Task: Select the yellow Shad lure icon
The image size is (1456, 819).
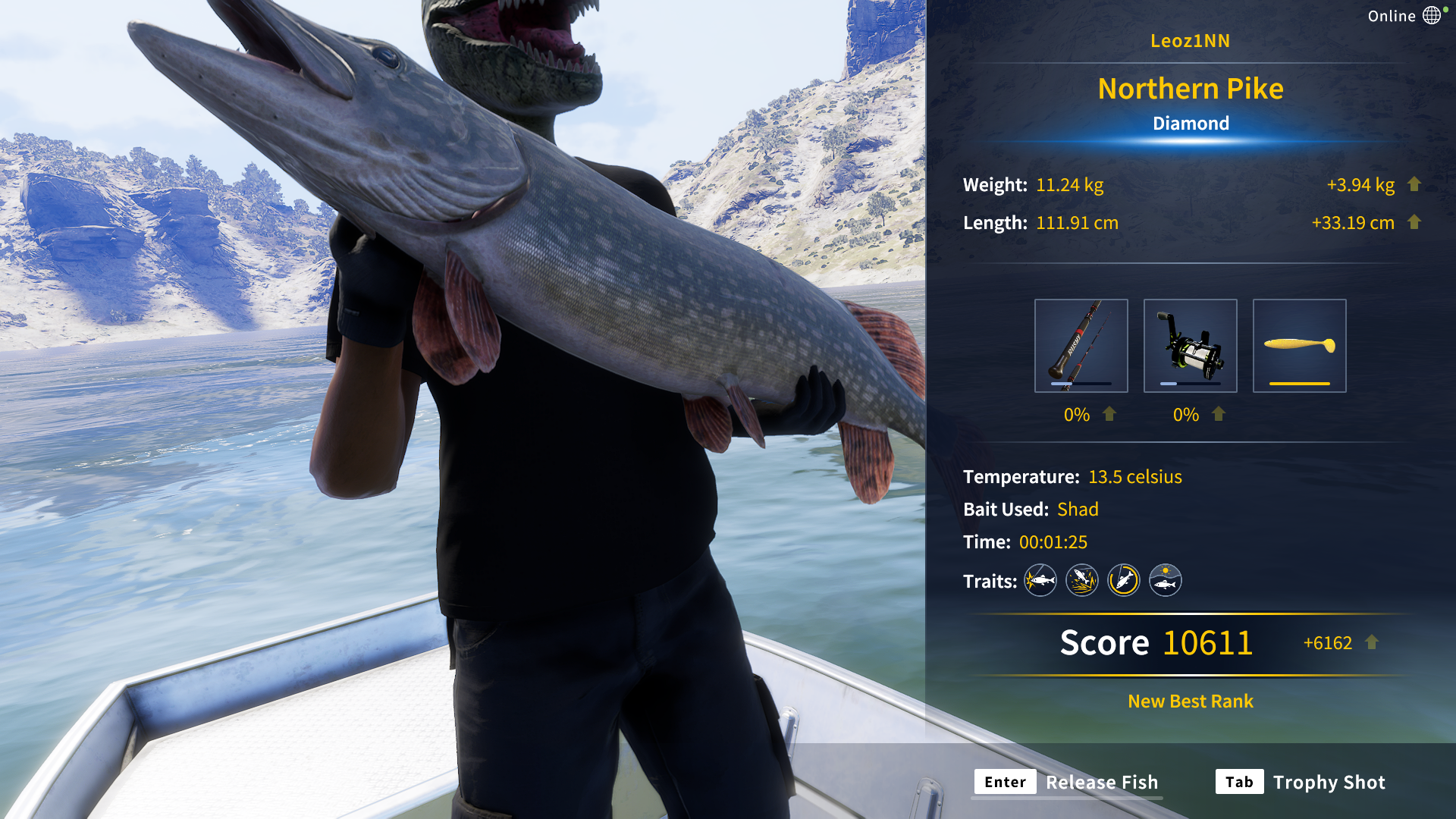Action: 1299,344
